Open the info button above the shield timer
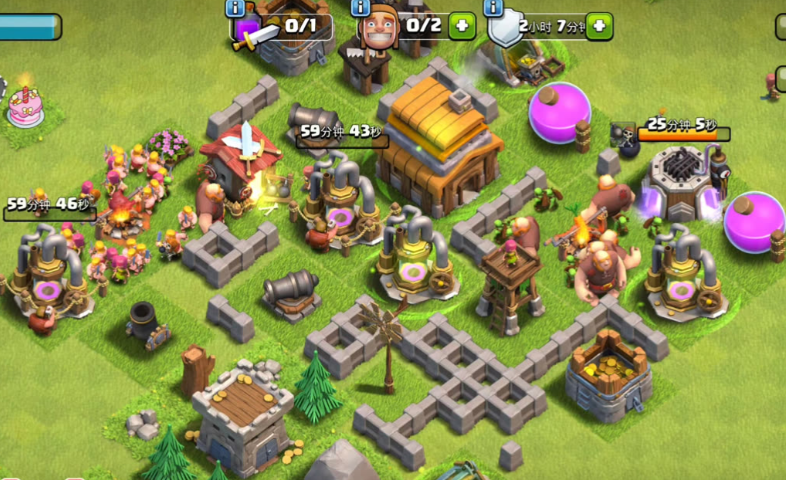This screenshot has width=786, height=480. (x=493, y=8)
